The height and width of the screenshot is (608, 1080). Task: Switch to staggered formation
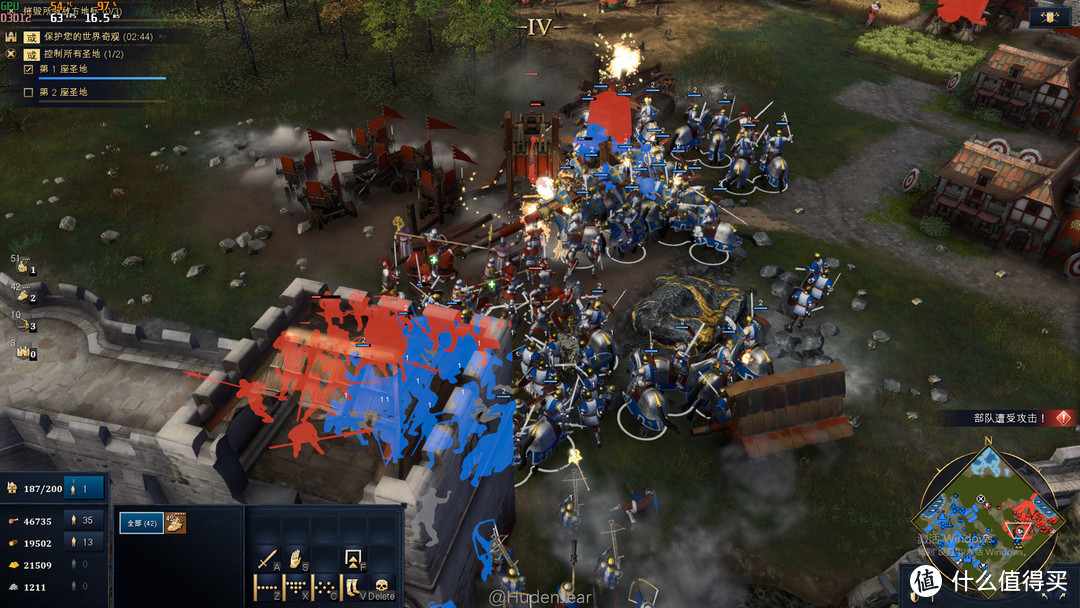[326, 588]
